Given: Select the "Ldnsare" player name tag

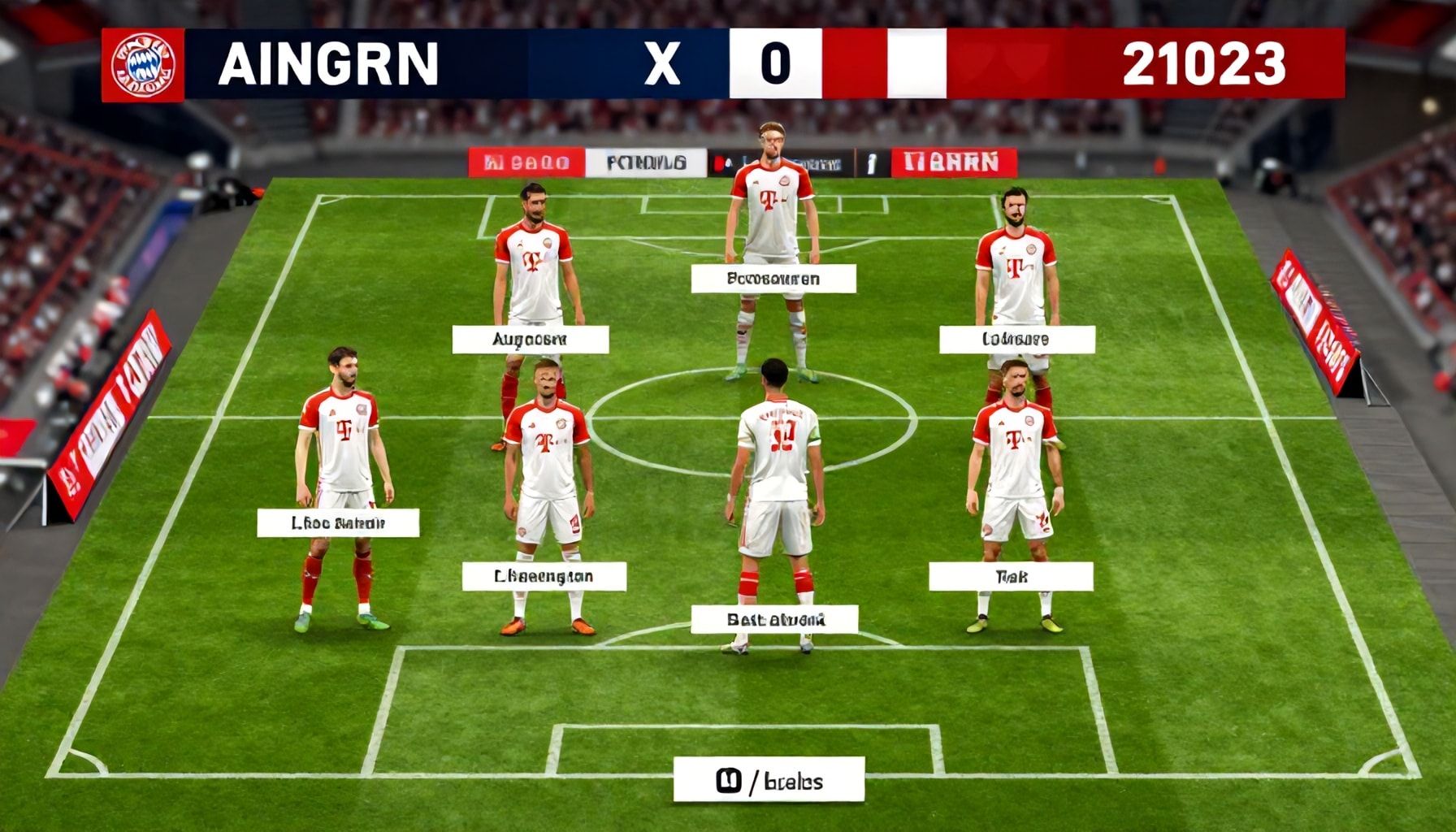Looking at the screenshot, I should point(1016,340).
